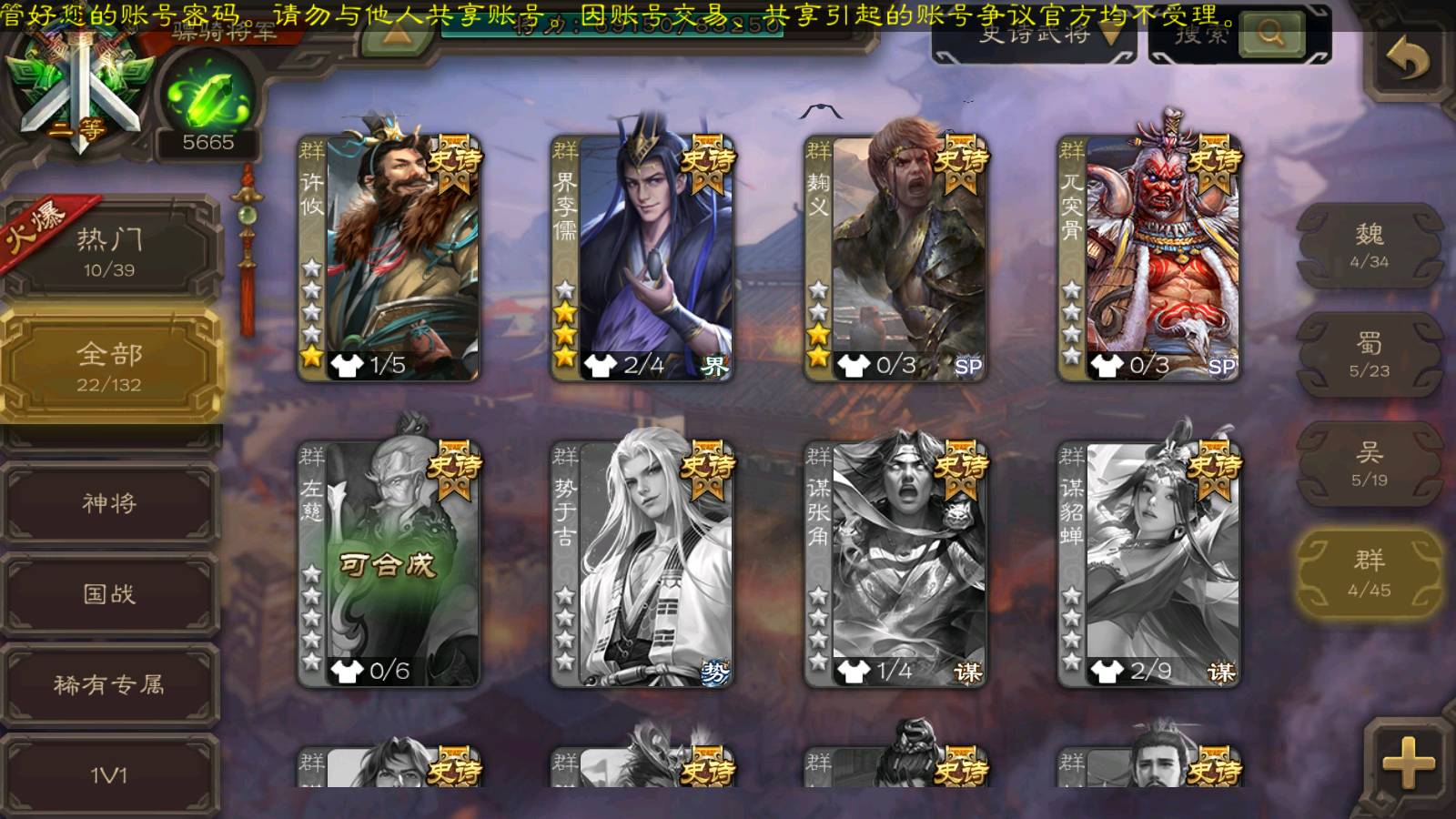Open the 神将 category tab
1456x819 pixels.
point(109,502)
